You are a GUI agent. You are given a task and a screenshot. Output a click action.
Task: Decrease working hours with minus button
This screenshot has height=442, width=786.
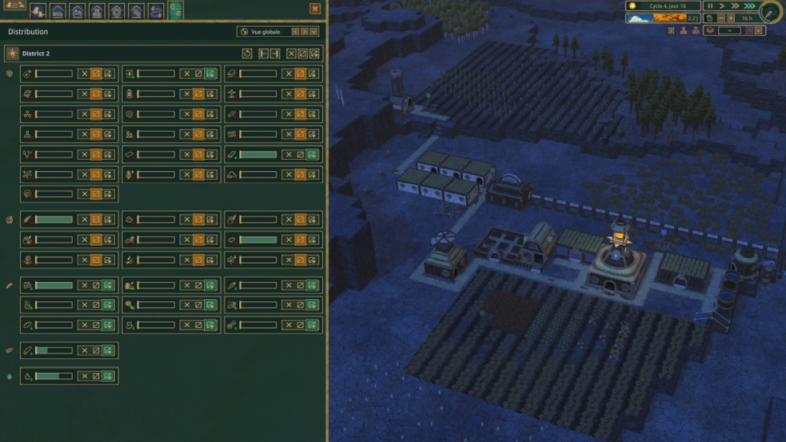[x=719, y=18]
